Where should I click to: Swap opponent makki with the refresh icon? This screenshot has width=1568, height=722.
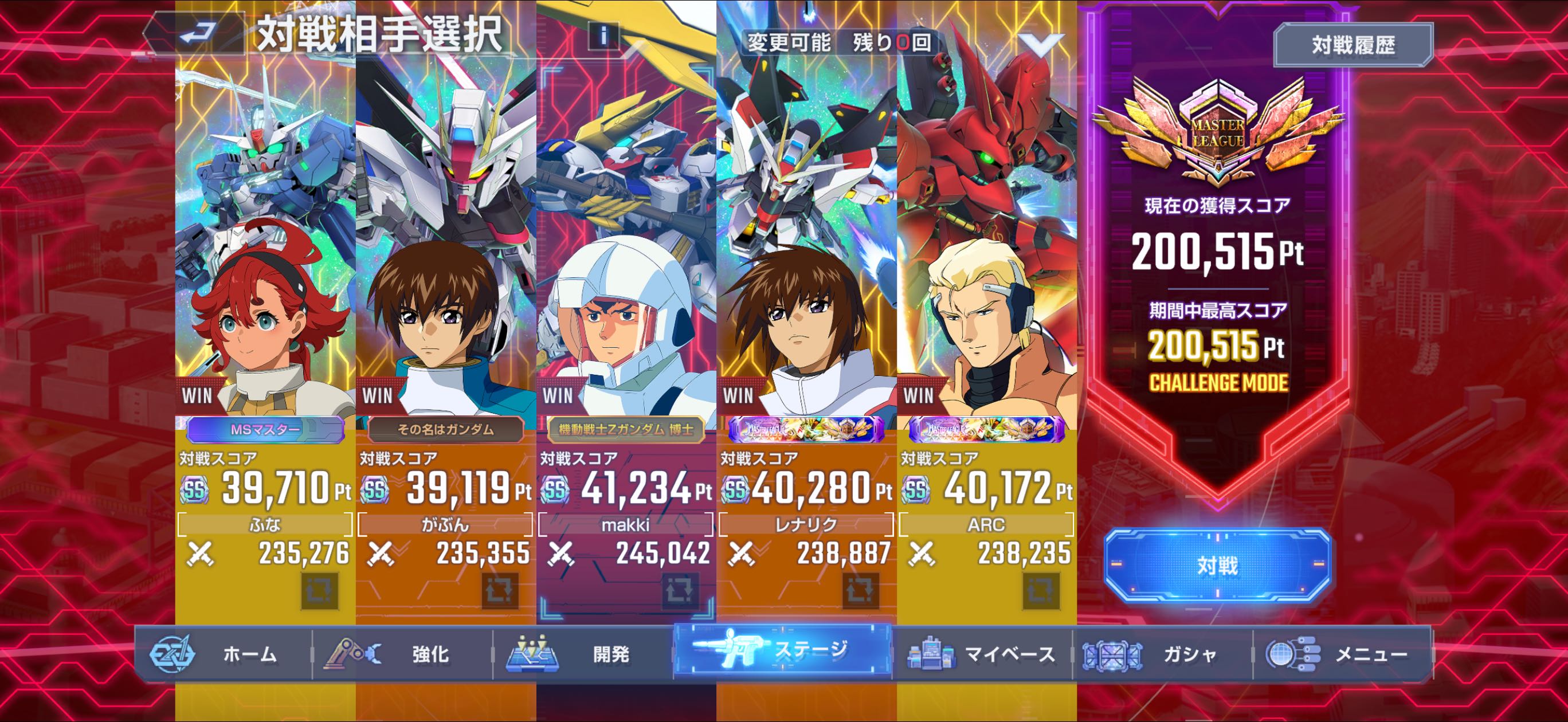(x=680, y=590)
